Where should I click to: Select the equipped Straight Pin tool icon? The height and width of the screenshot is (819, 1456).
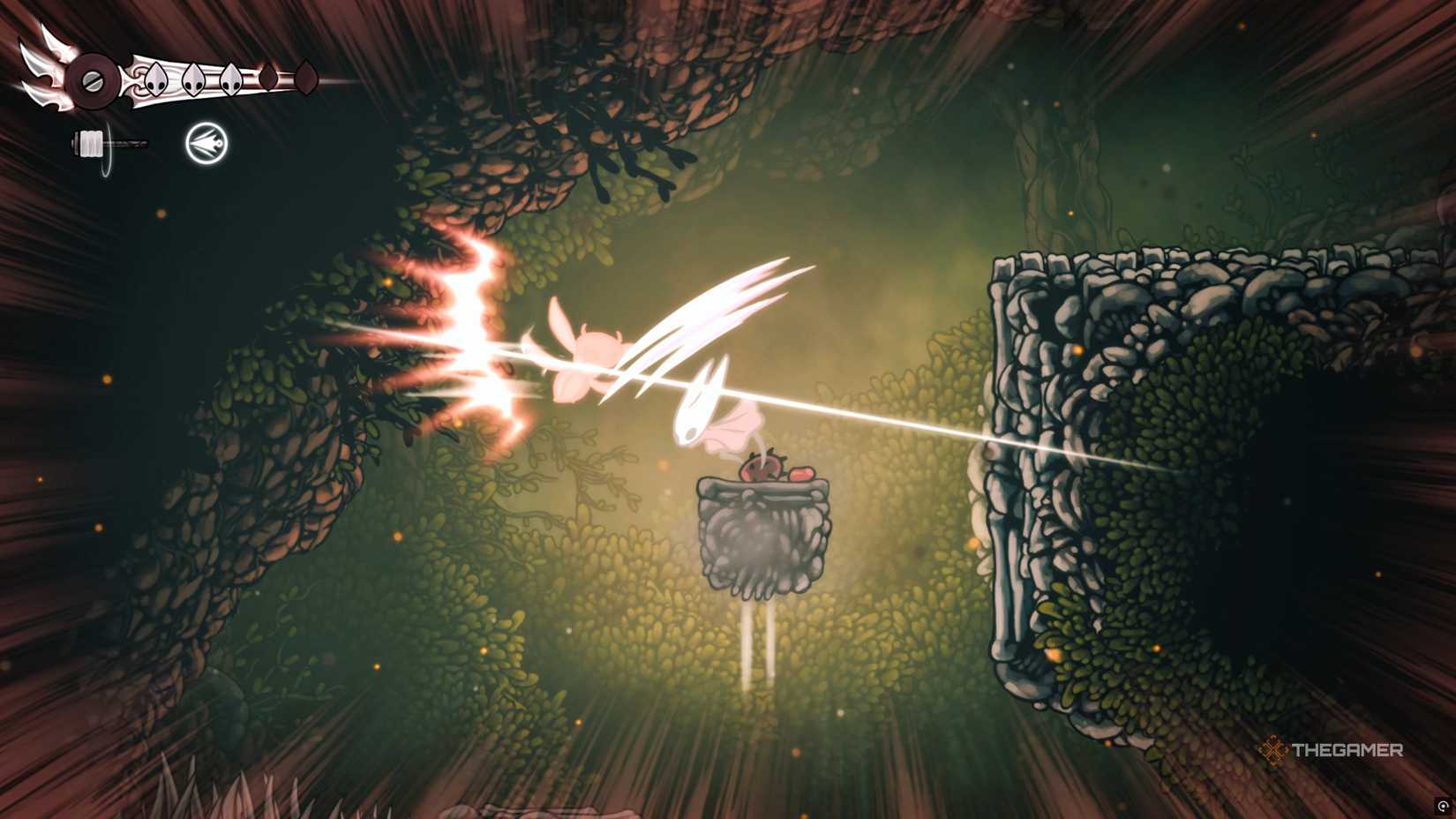pos(206,142)
